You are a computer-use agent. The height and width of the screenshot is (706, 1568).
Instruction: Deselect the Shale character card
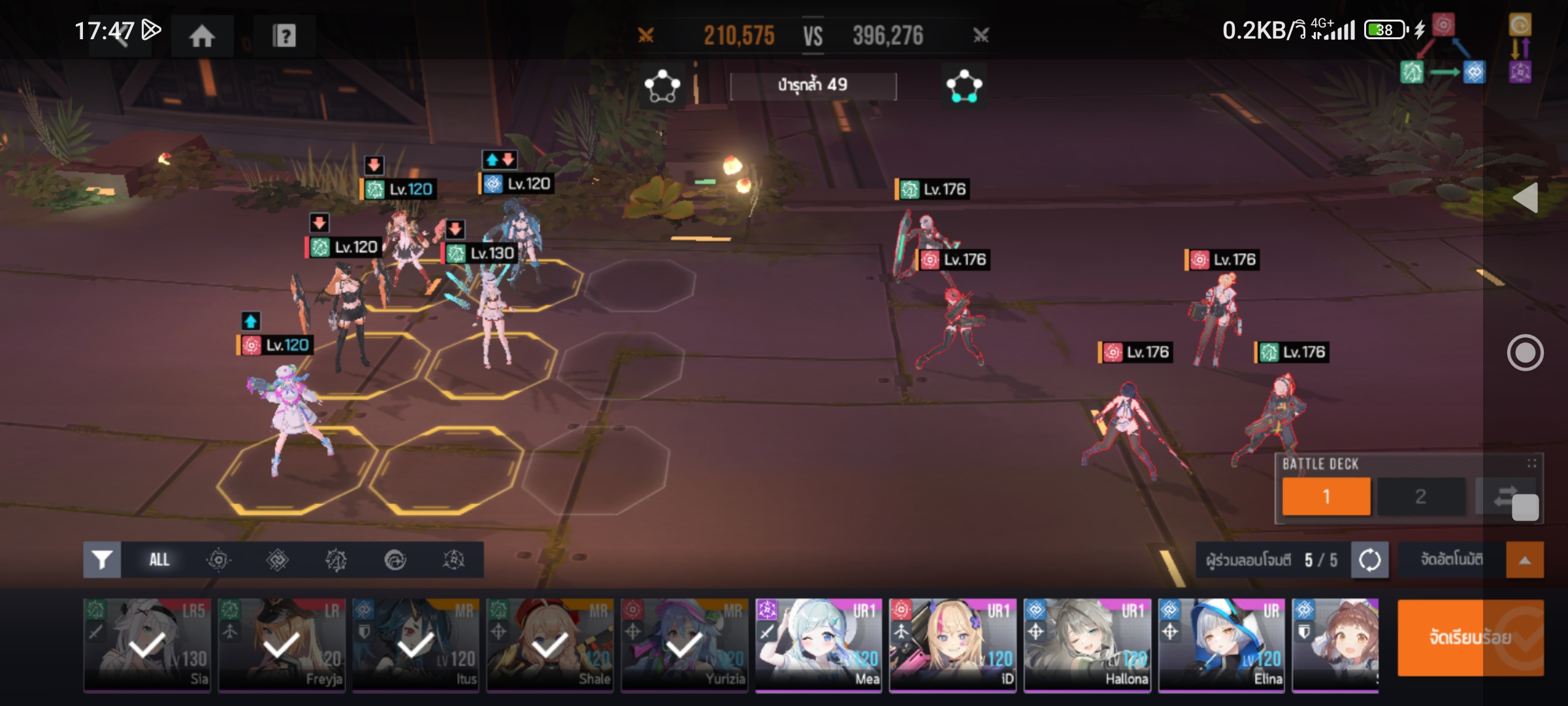pyautogui.click(x=550, y=645)
